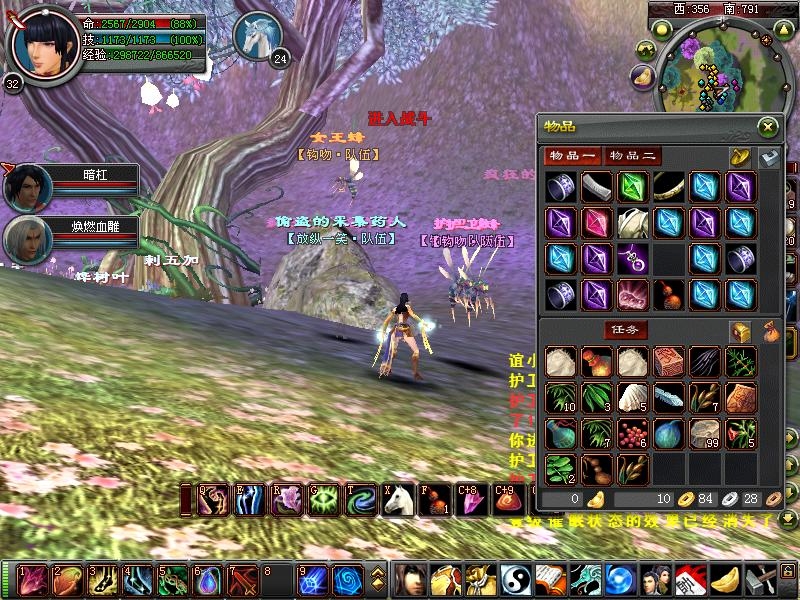Open the 任务 quest items section

click(625, 330)
